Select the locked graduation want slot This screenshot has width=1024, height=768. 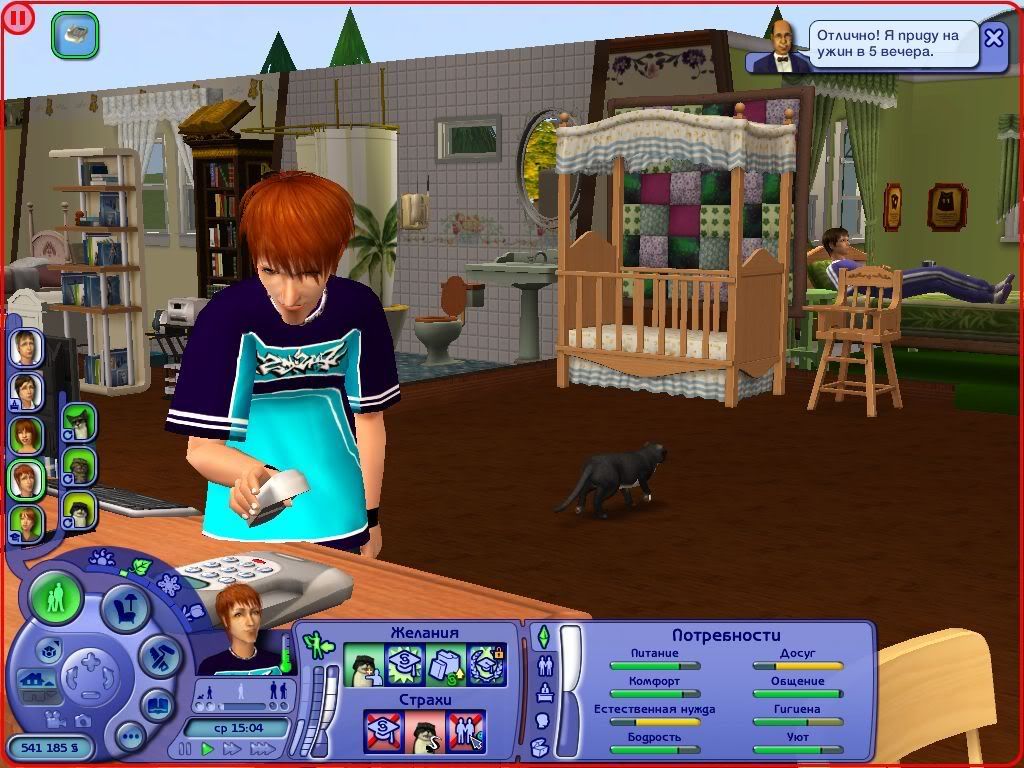(x=486, y=663)
